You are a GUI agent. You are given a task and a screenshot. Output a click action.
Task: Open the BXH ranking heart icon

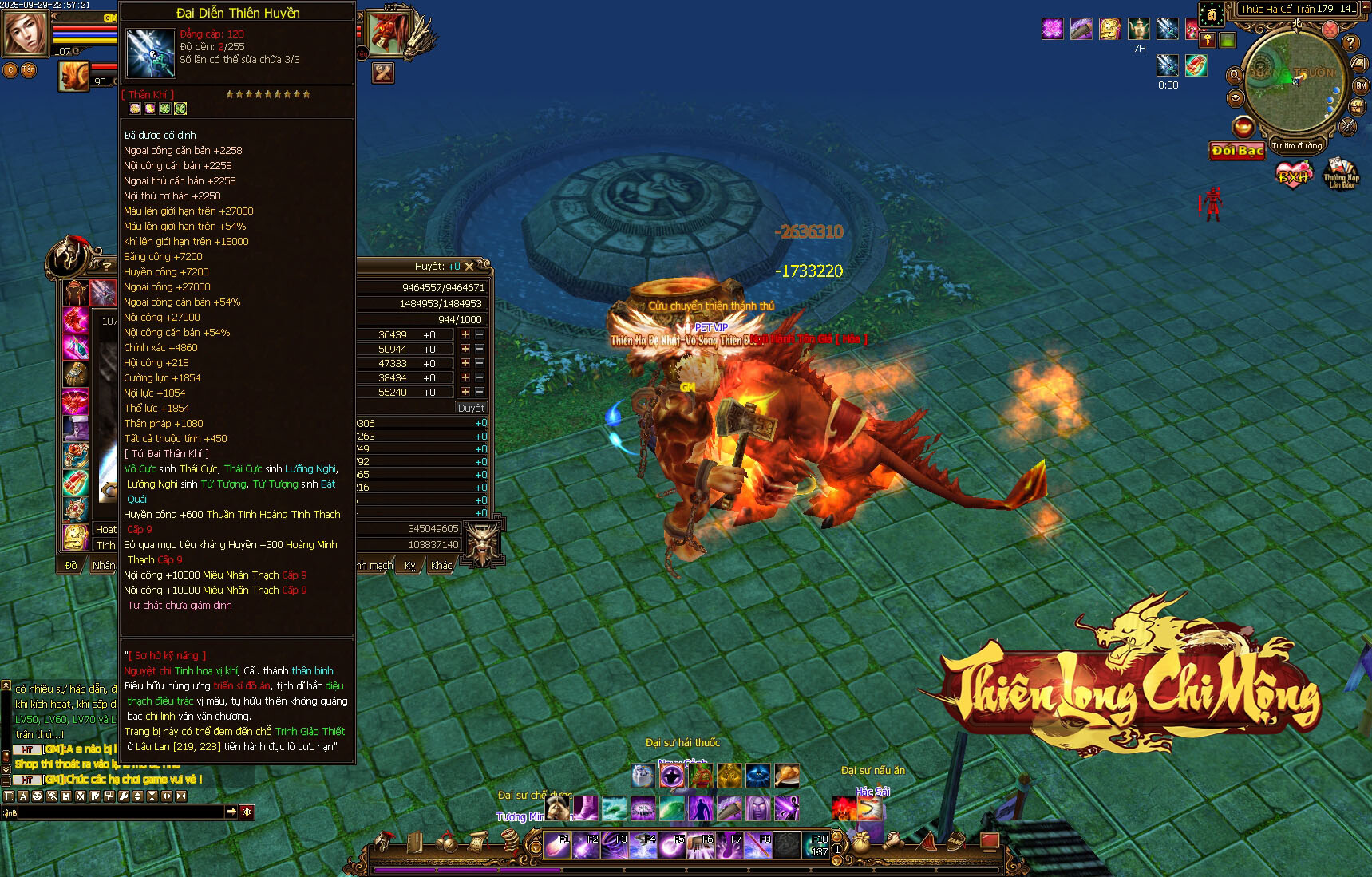pos(1293,174)
